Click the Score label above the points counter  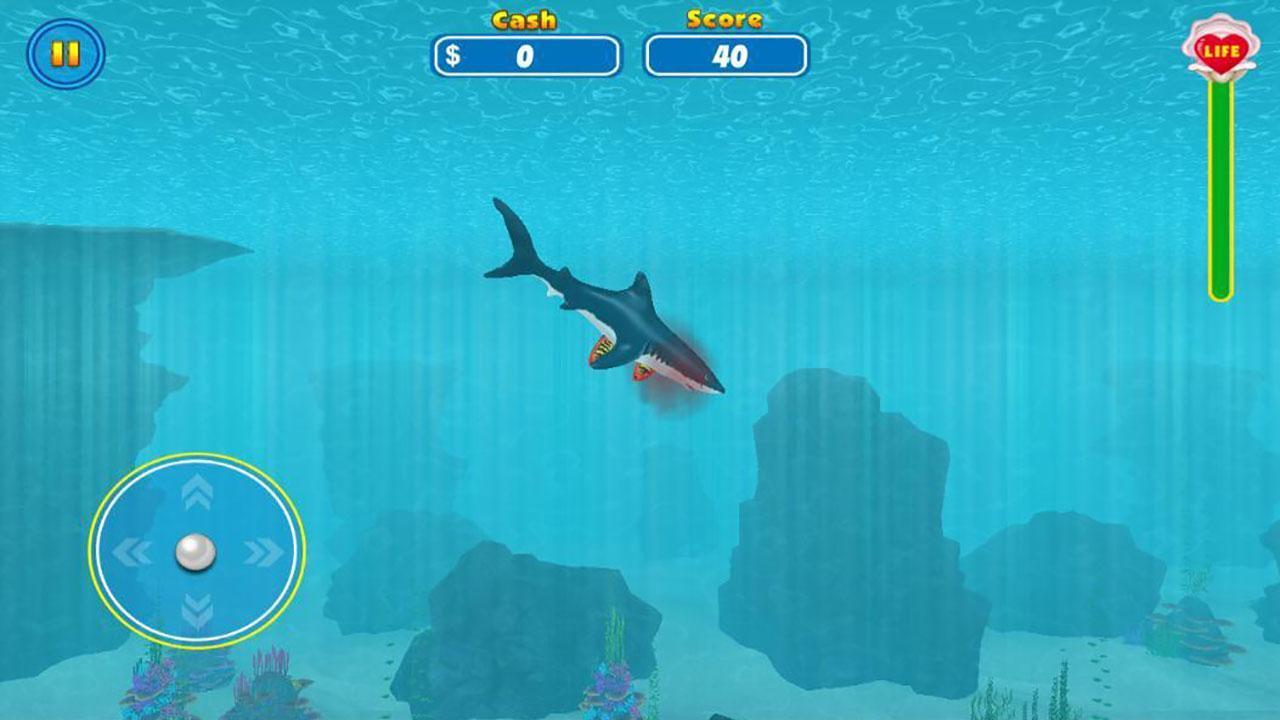(x=724, y=17)
